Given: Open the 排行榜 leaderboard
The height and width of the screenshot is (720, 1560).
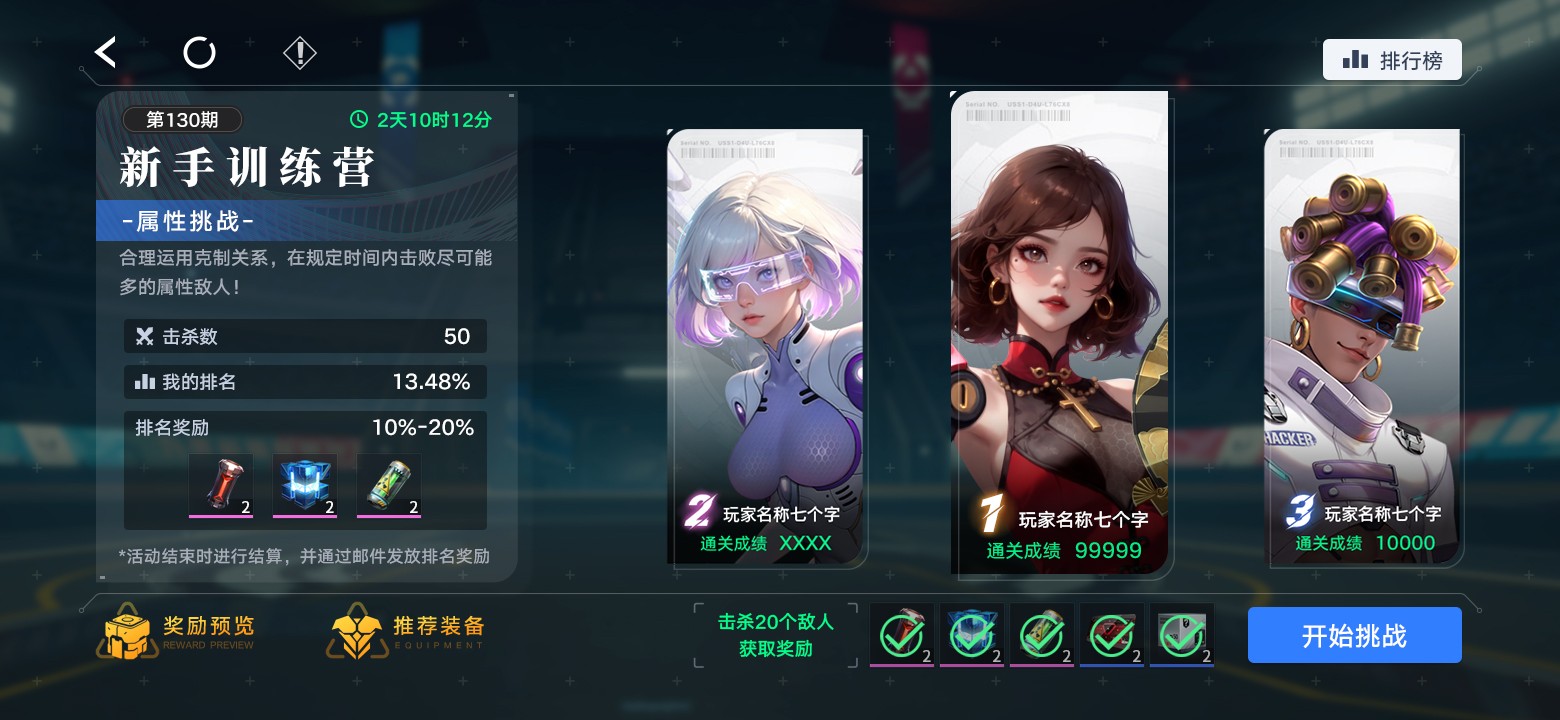Looking at the screenshot, I should tap(1392, 60).
